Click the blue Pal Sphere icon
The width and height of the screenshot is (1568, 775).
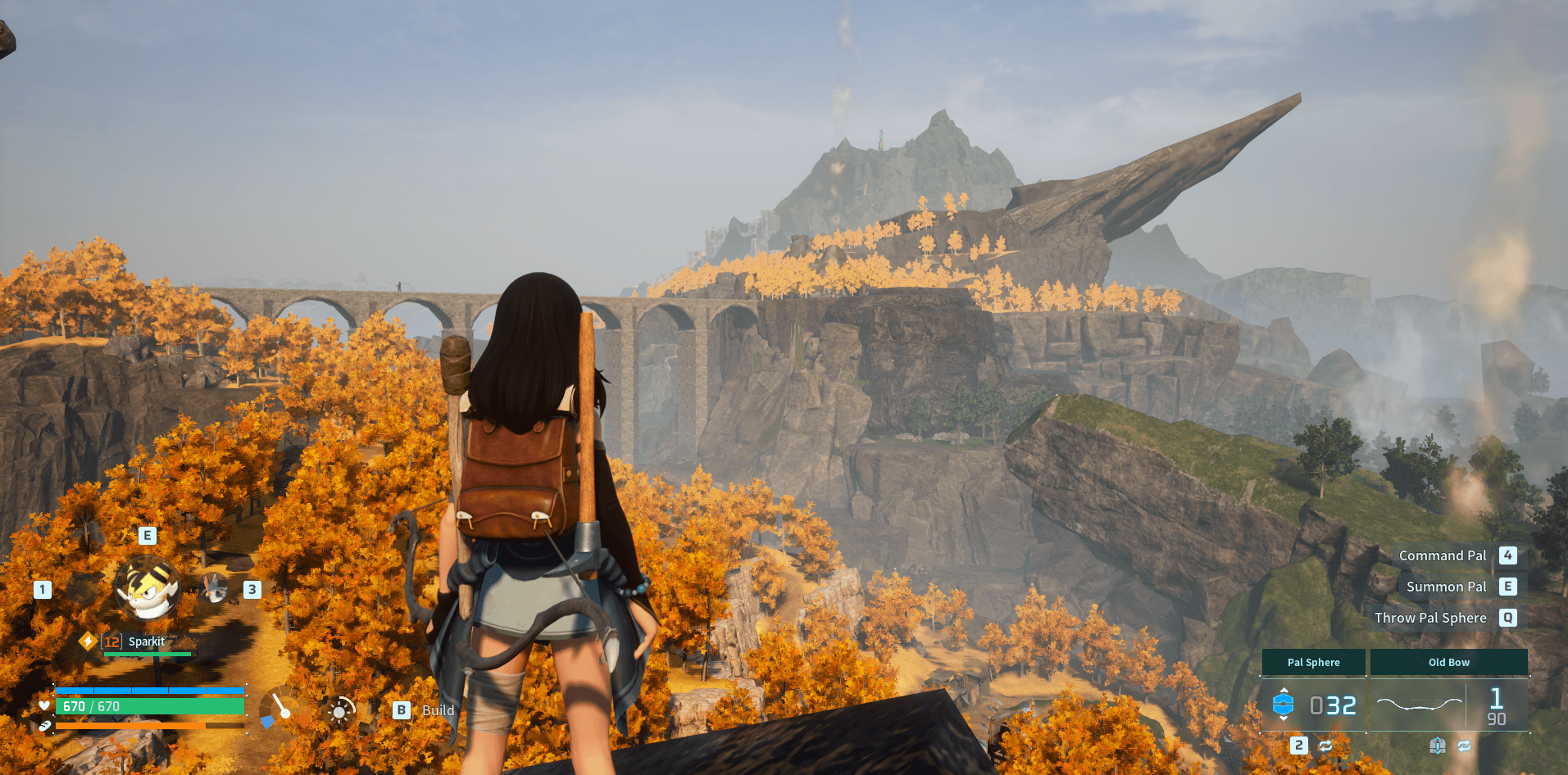click(x=1283, y=705)
